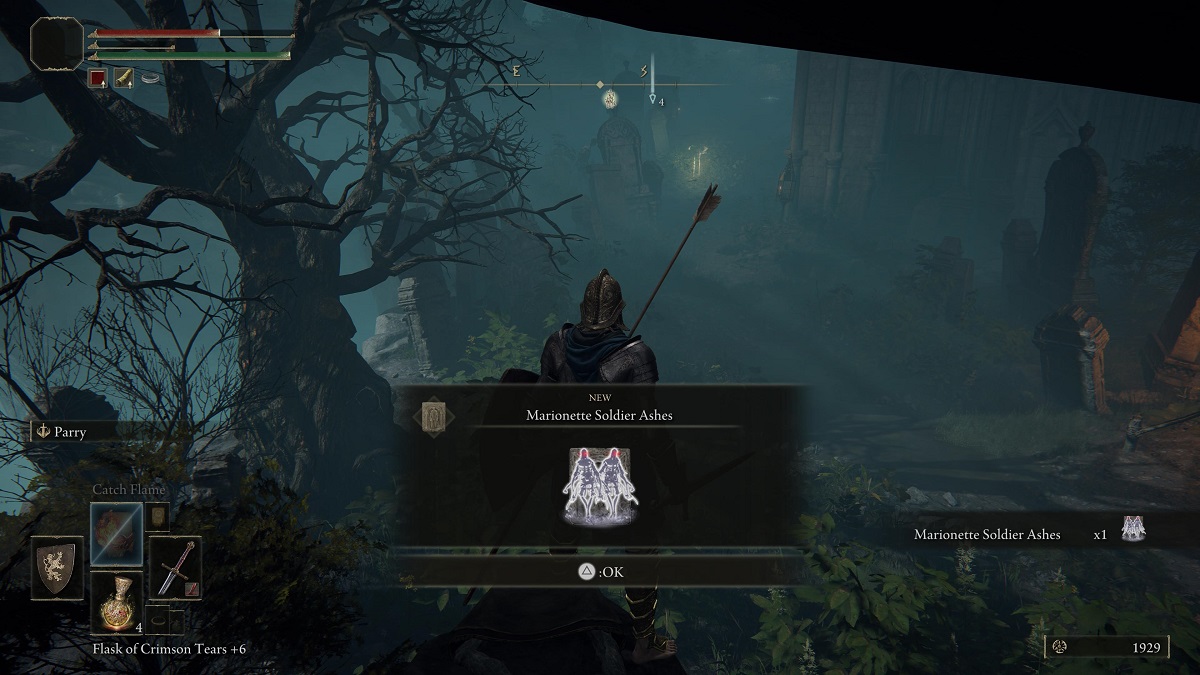Click the lion heater shield slot
The width and height of the screenshot is (1200, 675).
click(x=57, y=567)
